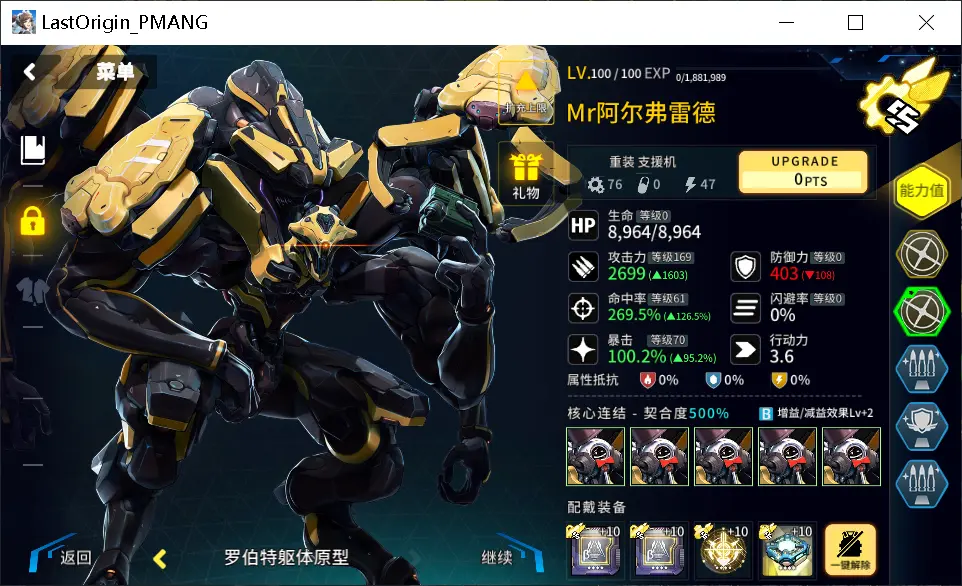Screen dimensions: 962x586
Task: Click the 一键解除 unequip-all button
Action: (x=850, y=549)
